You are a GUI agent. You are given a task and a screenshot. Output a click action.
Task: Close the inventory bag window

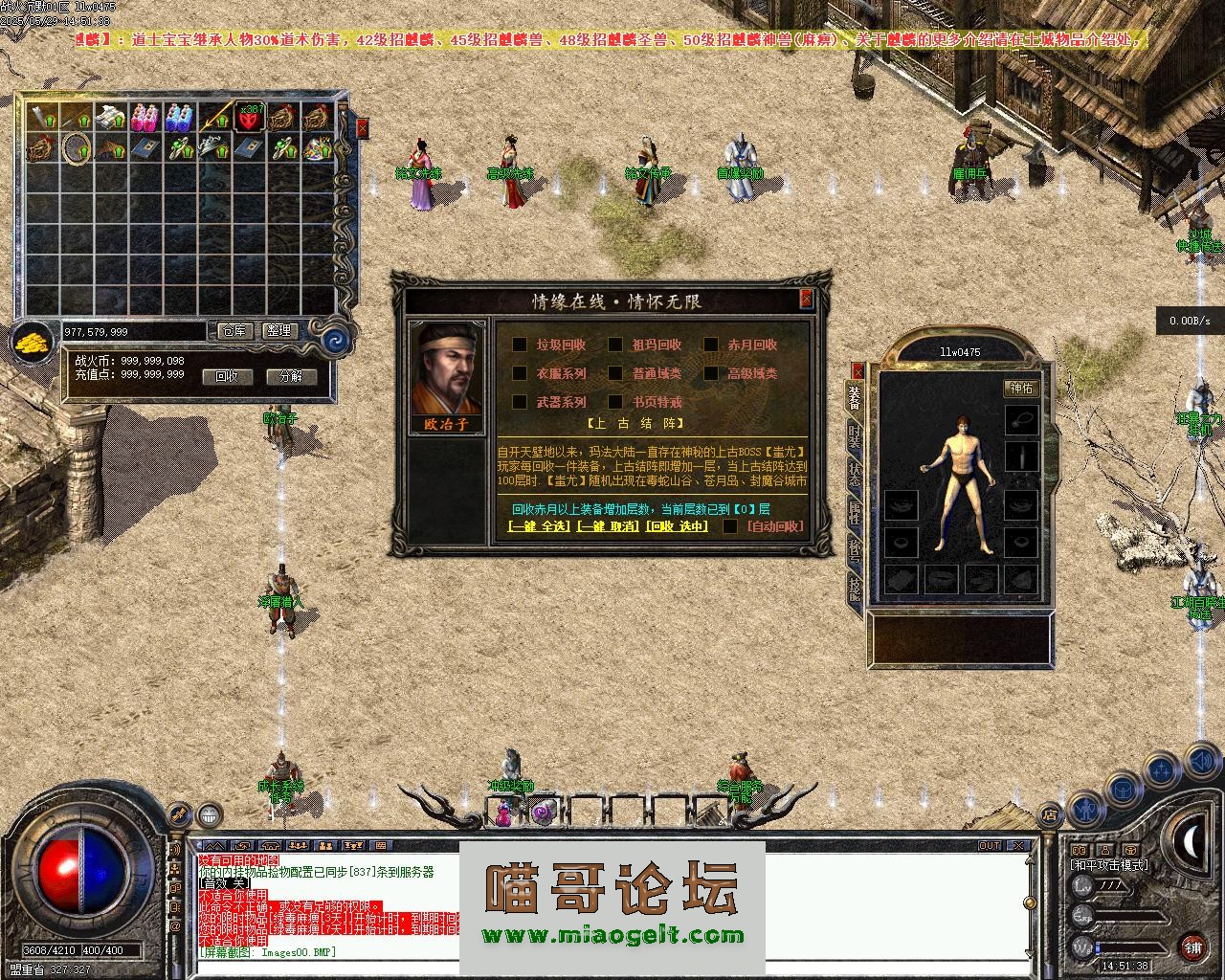click(362, 127)
